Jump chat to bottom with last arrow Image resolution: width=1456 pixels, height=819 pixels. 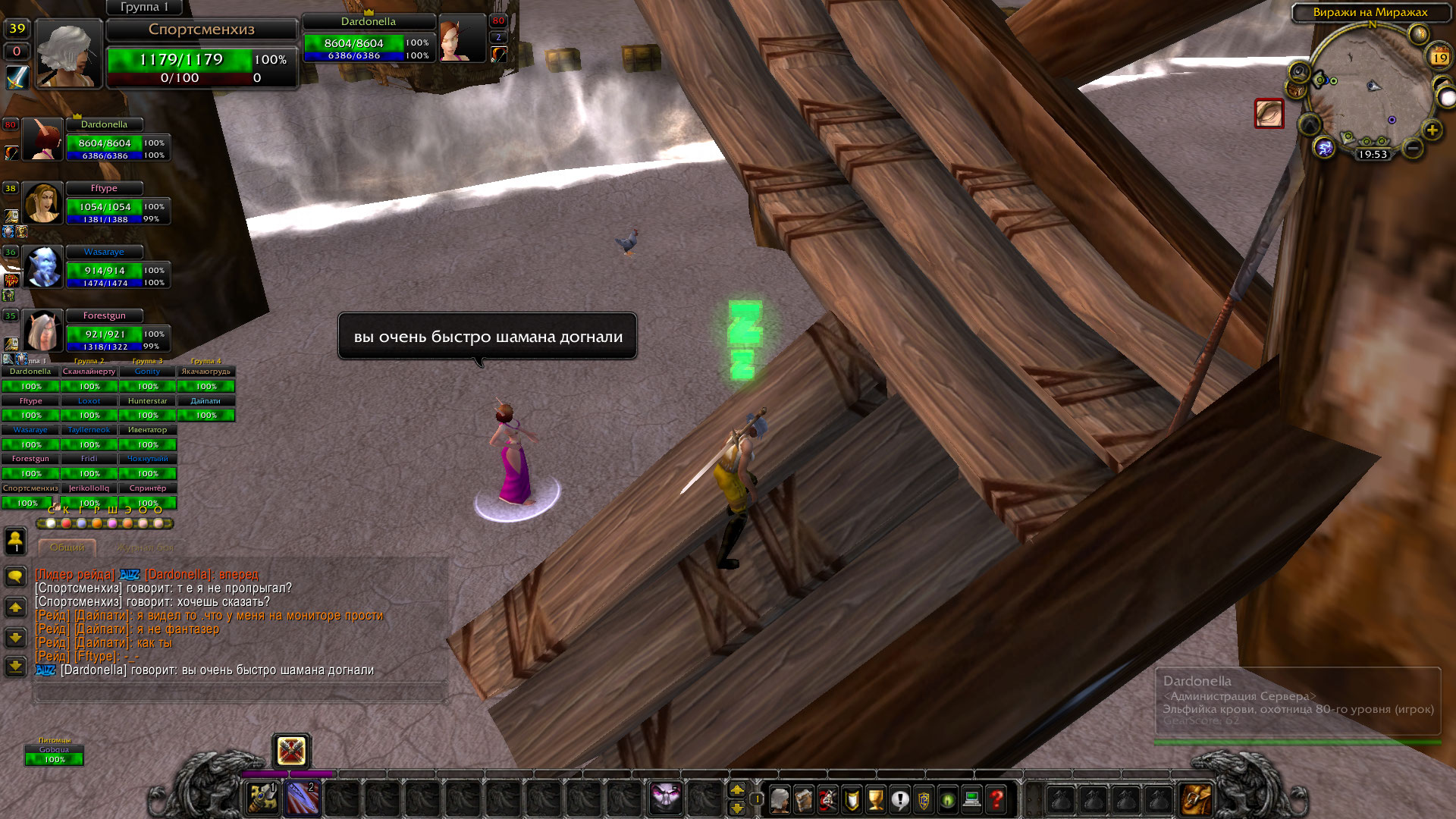(x=15, y=667)
